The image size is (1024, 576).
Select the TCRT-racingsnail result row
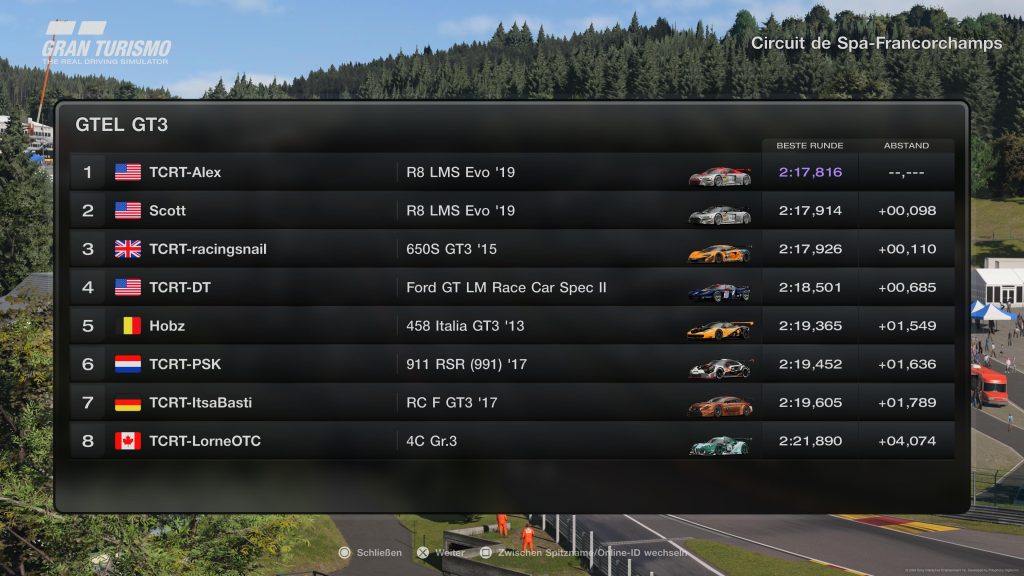point(510,249)
